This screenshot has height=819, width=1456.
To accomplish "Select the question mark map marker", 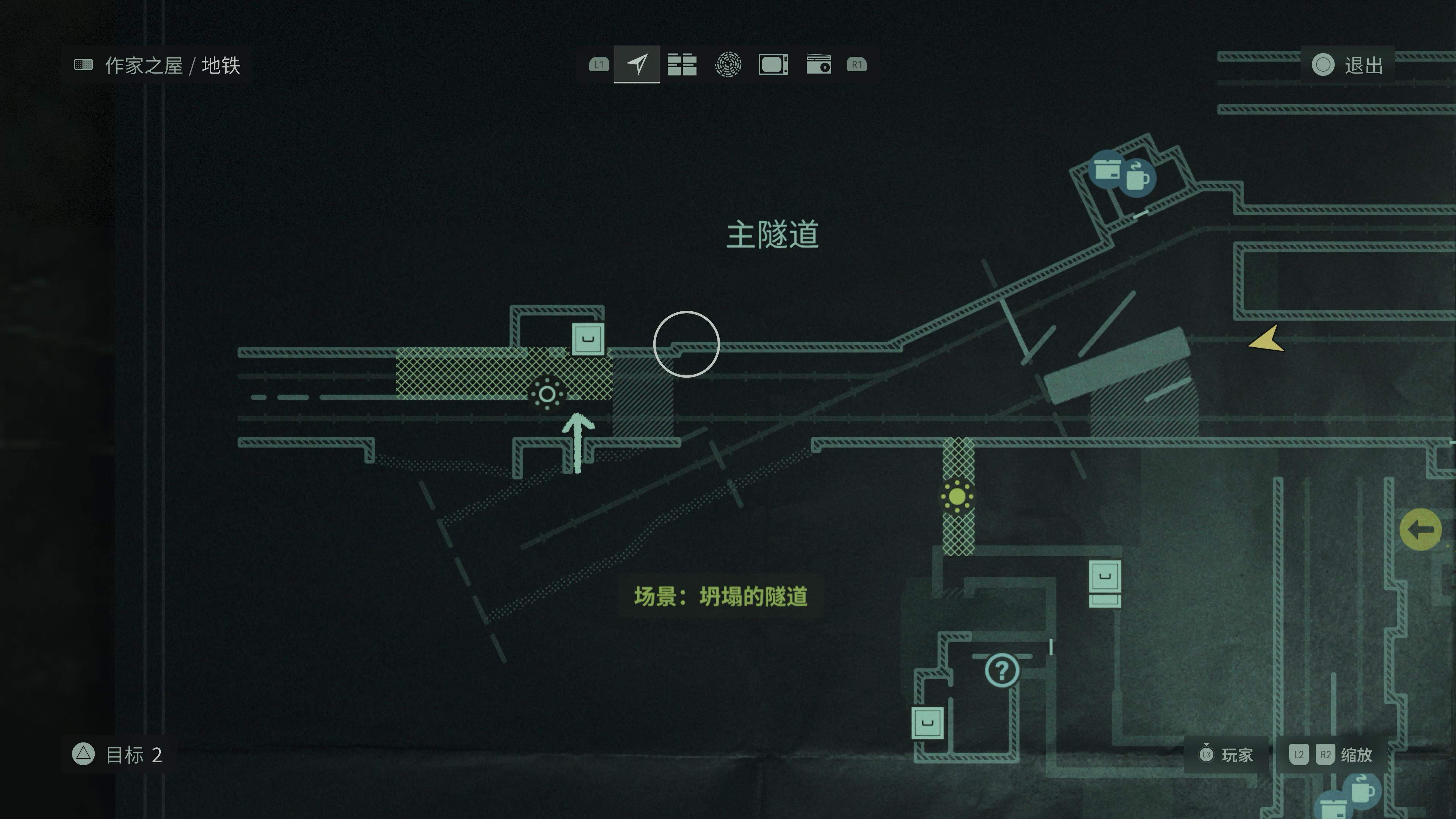I will click(1001, 670).
